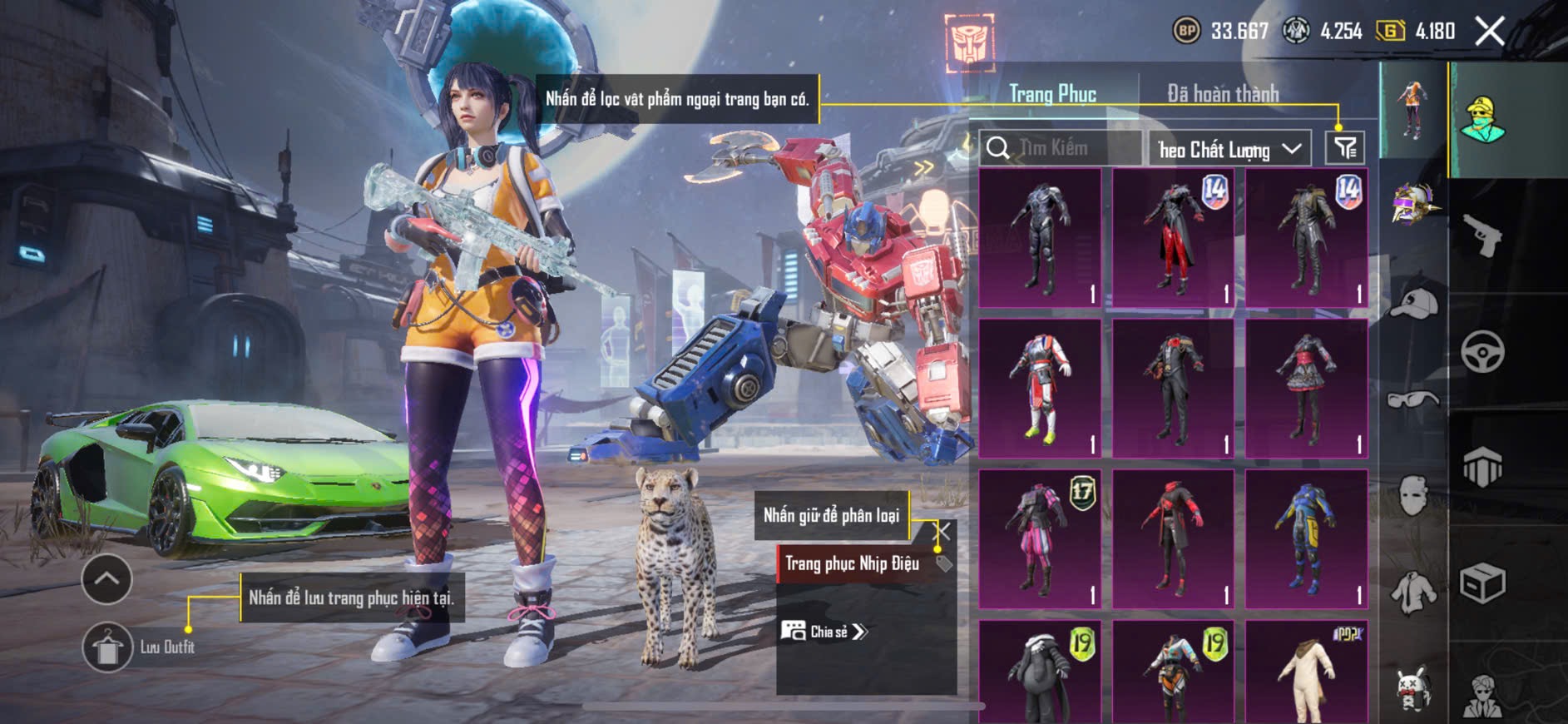Save current look with Lưu Outfit
The width and height of the screenshot is (1568, 724).
point(107,647)
